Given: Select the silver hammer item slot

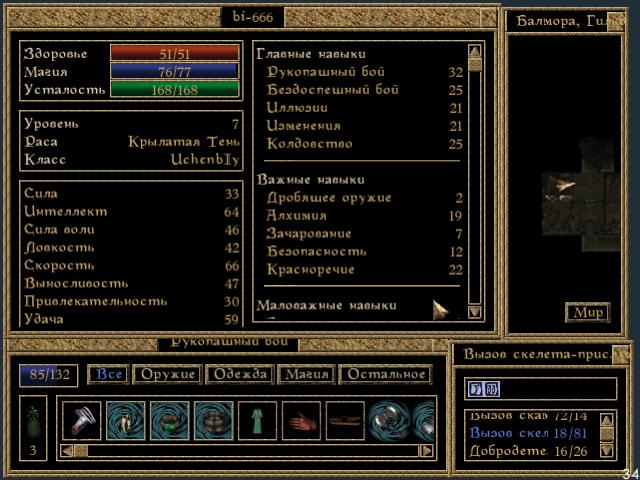Looking at the screenshot, I should 81,420.
